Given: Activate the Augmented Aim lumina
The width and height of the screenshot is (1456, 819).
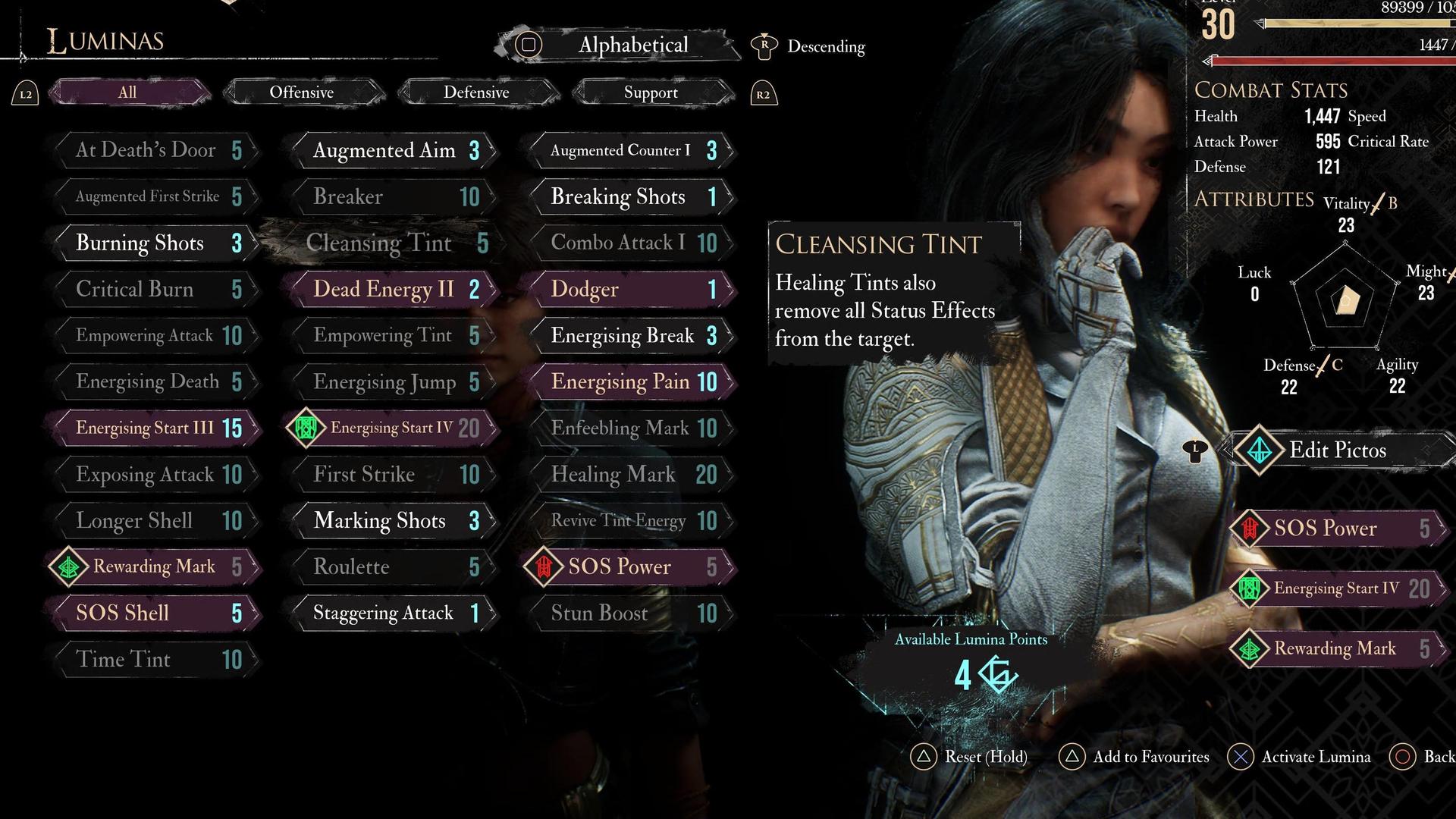Looking at the screenshot, I should (394, 151).
